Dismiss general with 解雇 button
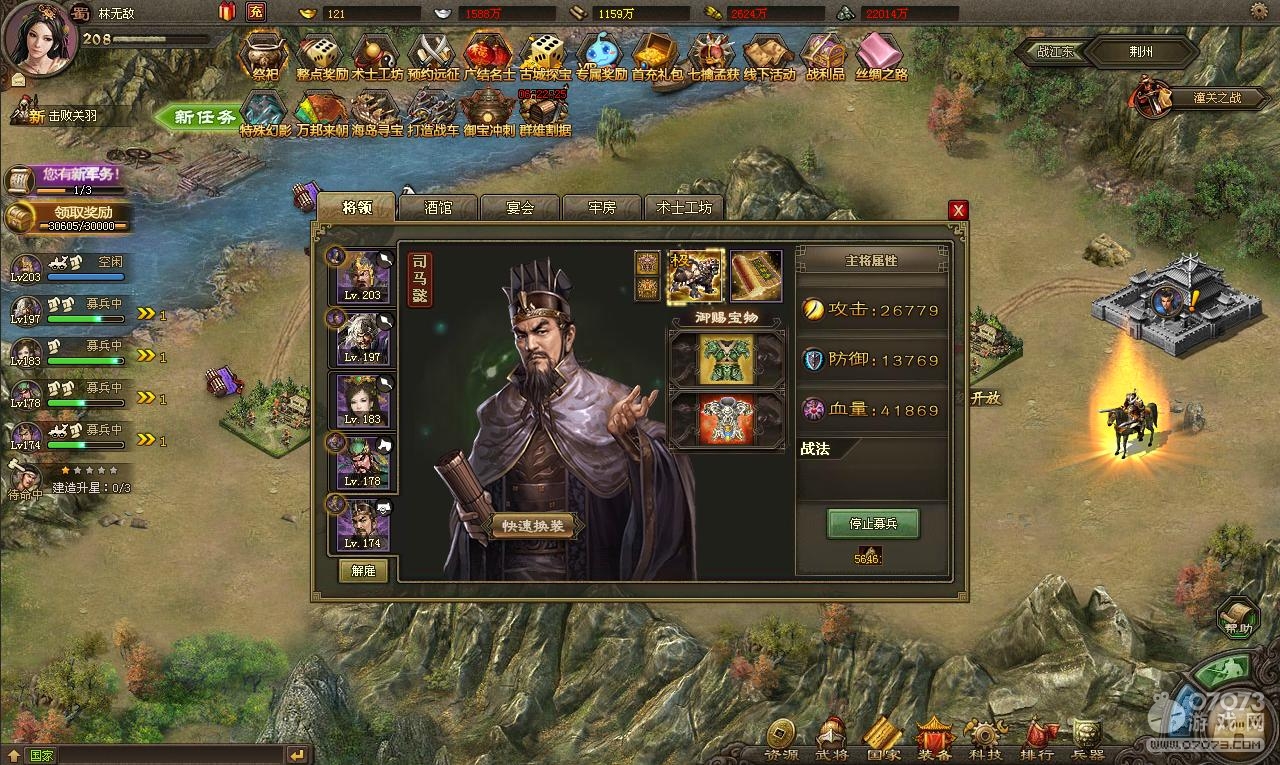The width and height of the screenshot is (1280, 765). [x=363, y=571]
